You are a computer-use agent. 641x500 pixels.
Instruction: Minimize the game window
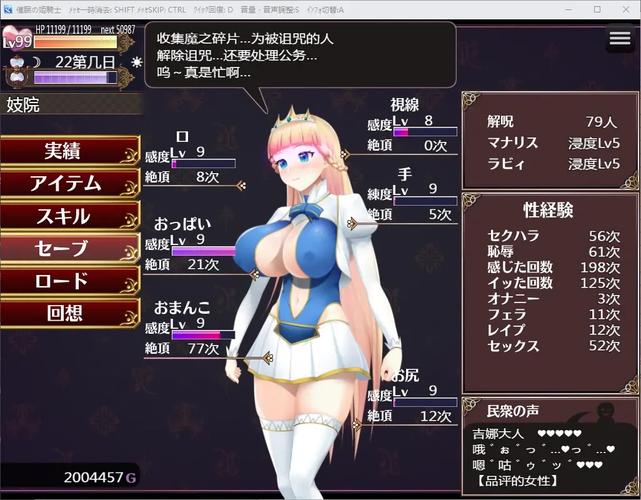(568, 9)
